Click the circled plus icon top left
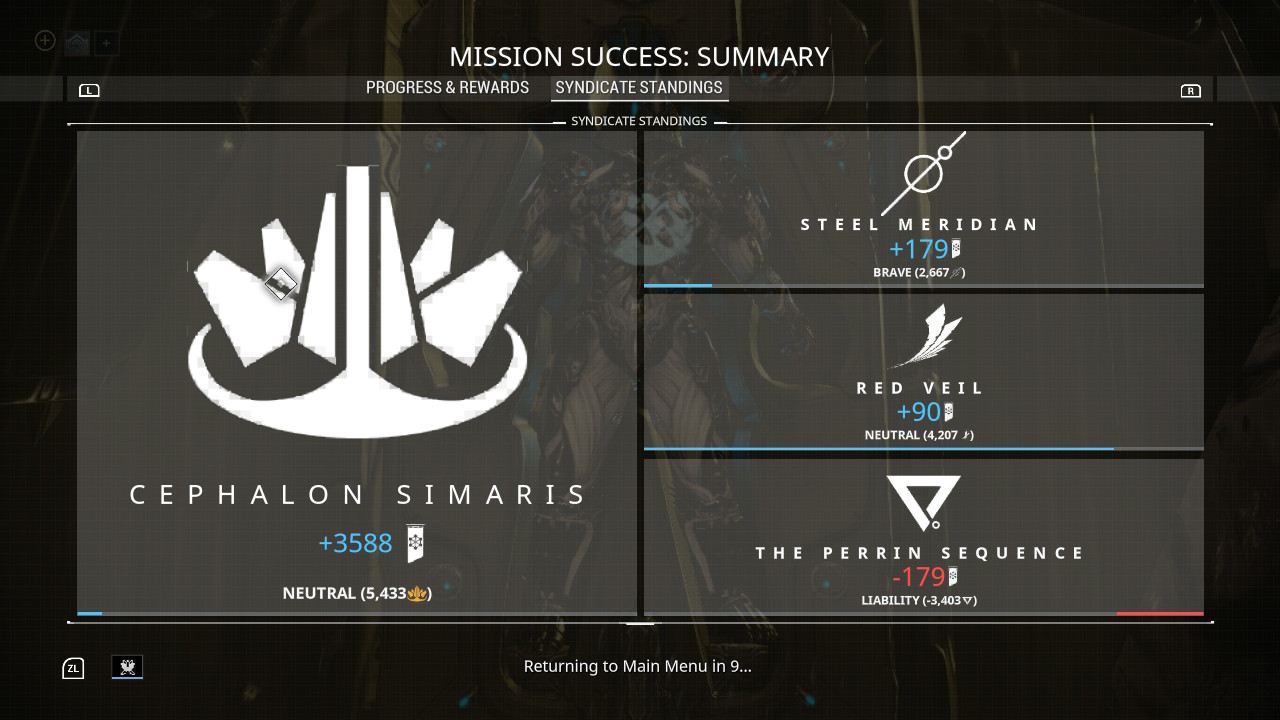The image size is (1280, 720). tap(43, 40)
